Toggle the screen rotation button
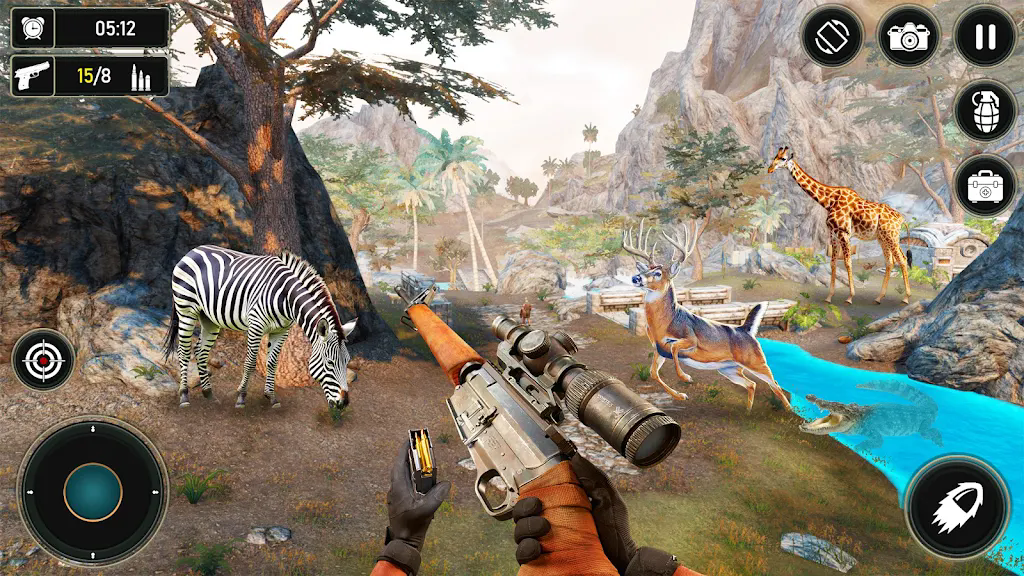Screen dimensions: 1024x576 pos(832,36)
